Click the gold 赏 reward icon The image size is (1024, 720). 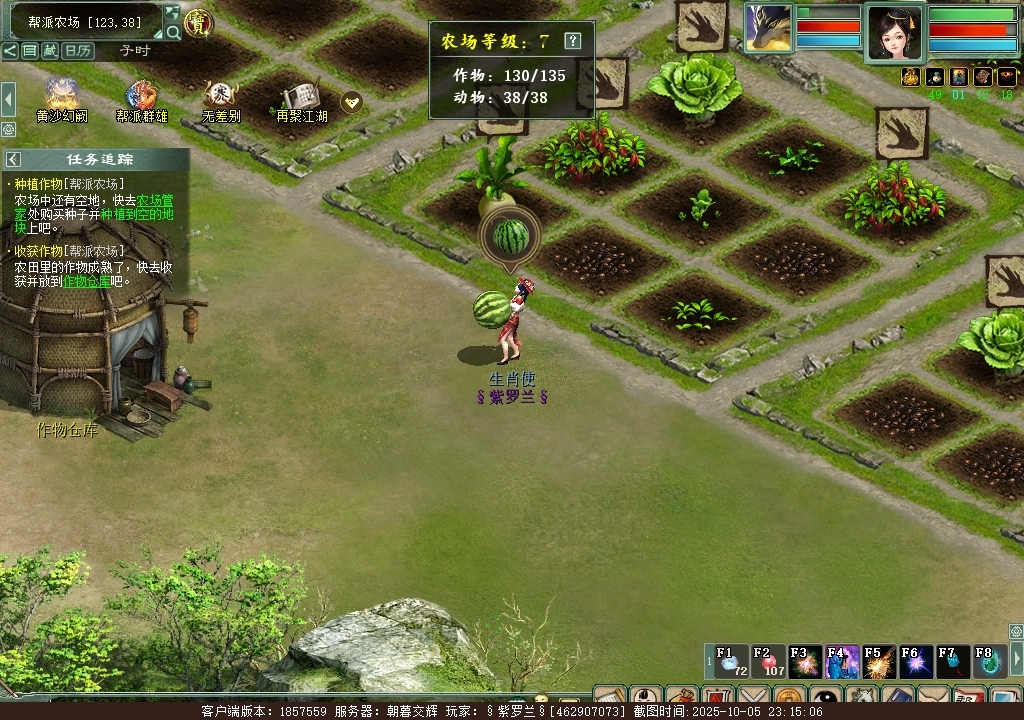[198, 23]
